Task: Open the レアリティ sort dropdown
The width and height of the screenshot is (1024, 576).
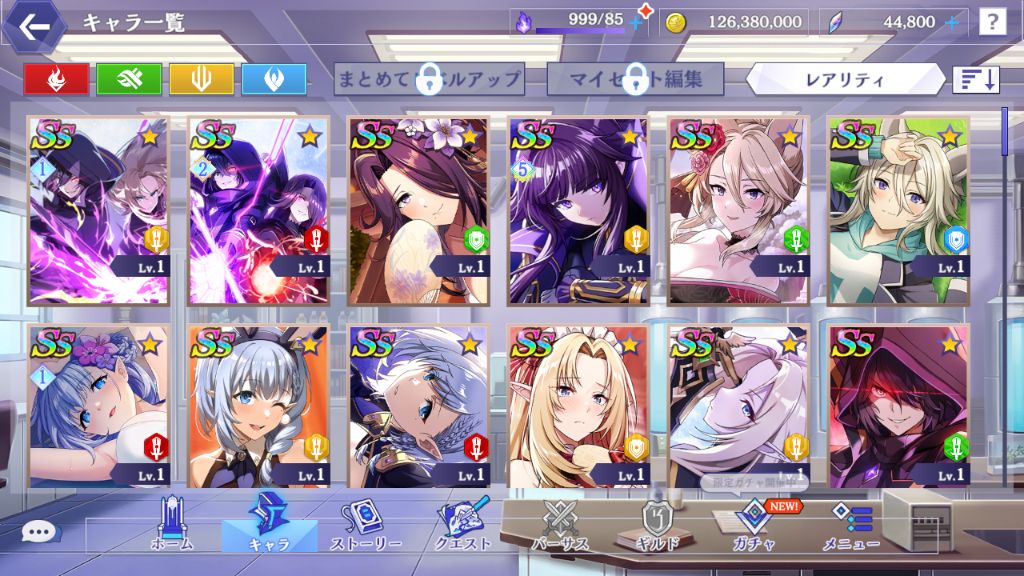Action: coord(845,79)
